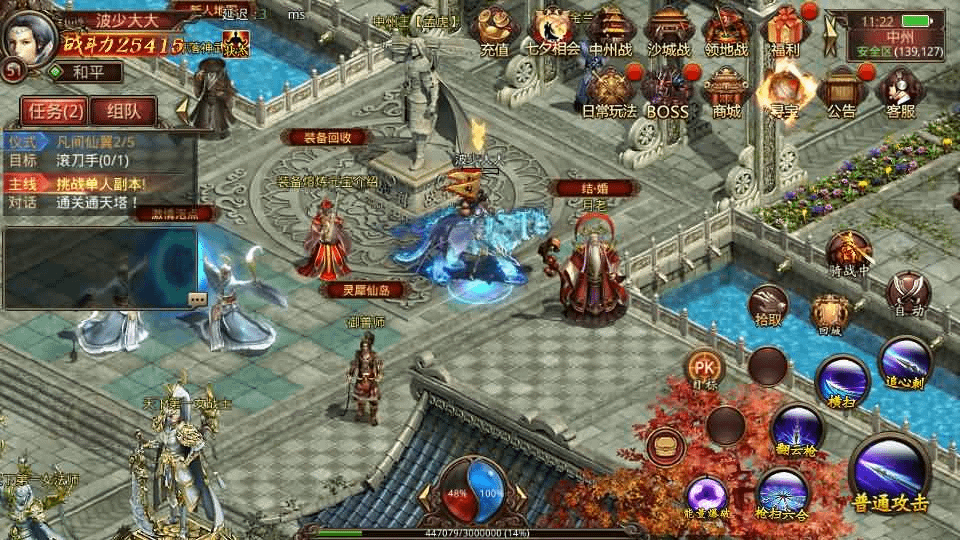
Task: Tap the 拾取 pickup button
Action: (768, 305)
